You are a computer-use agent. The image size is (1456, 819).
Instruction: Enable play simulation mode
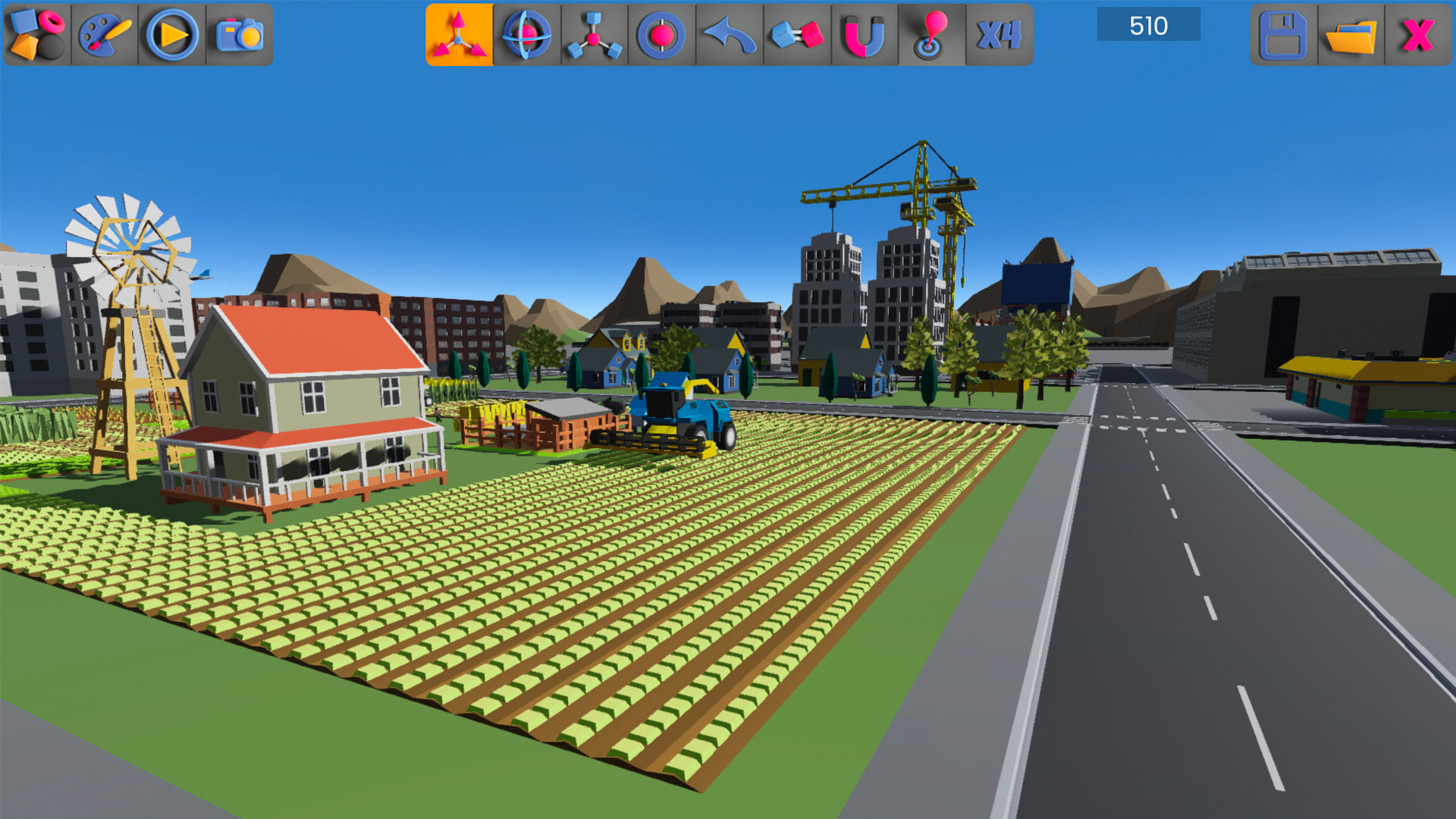[172, 33]
